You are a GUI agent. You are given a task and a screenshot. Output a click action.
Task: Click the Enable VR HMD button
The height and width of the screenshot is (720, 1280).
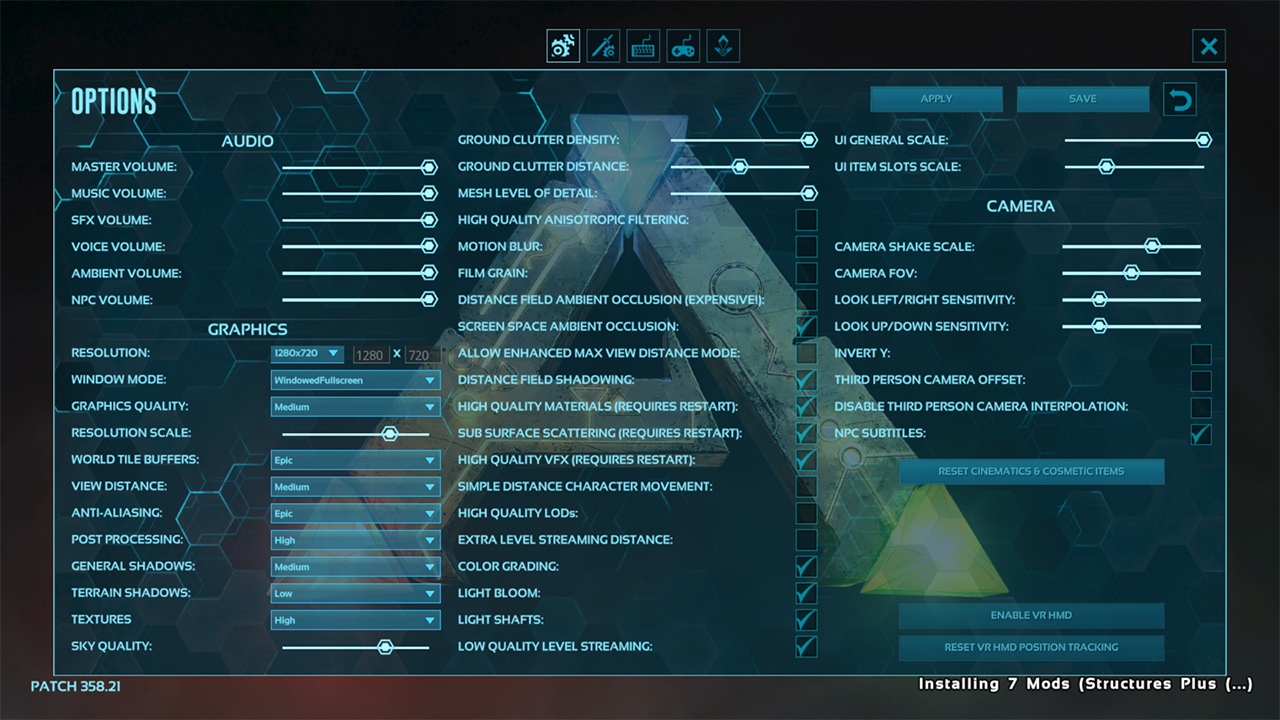tap(1031, 615)
